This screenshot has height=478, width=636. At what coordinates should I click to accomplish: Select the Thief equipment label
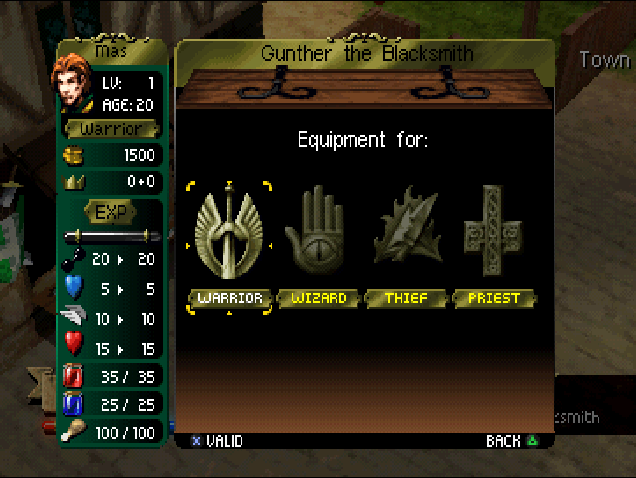406,298
